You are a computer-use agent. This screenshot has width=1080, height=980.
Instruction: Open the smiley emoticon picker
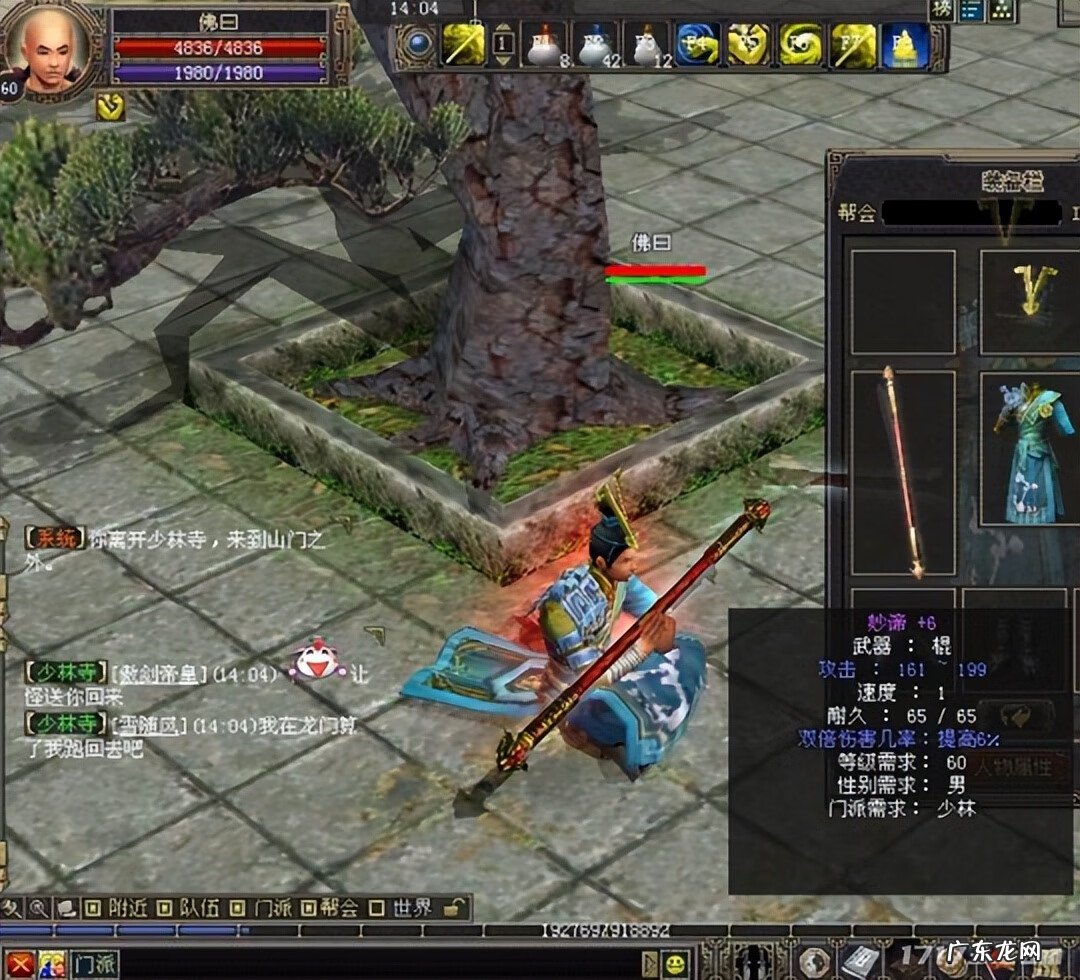[x=677, y=964]
